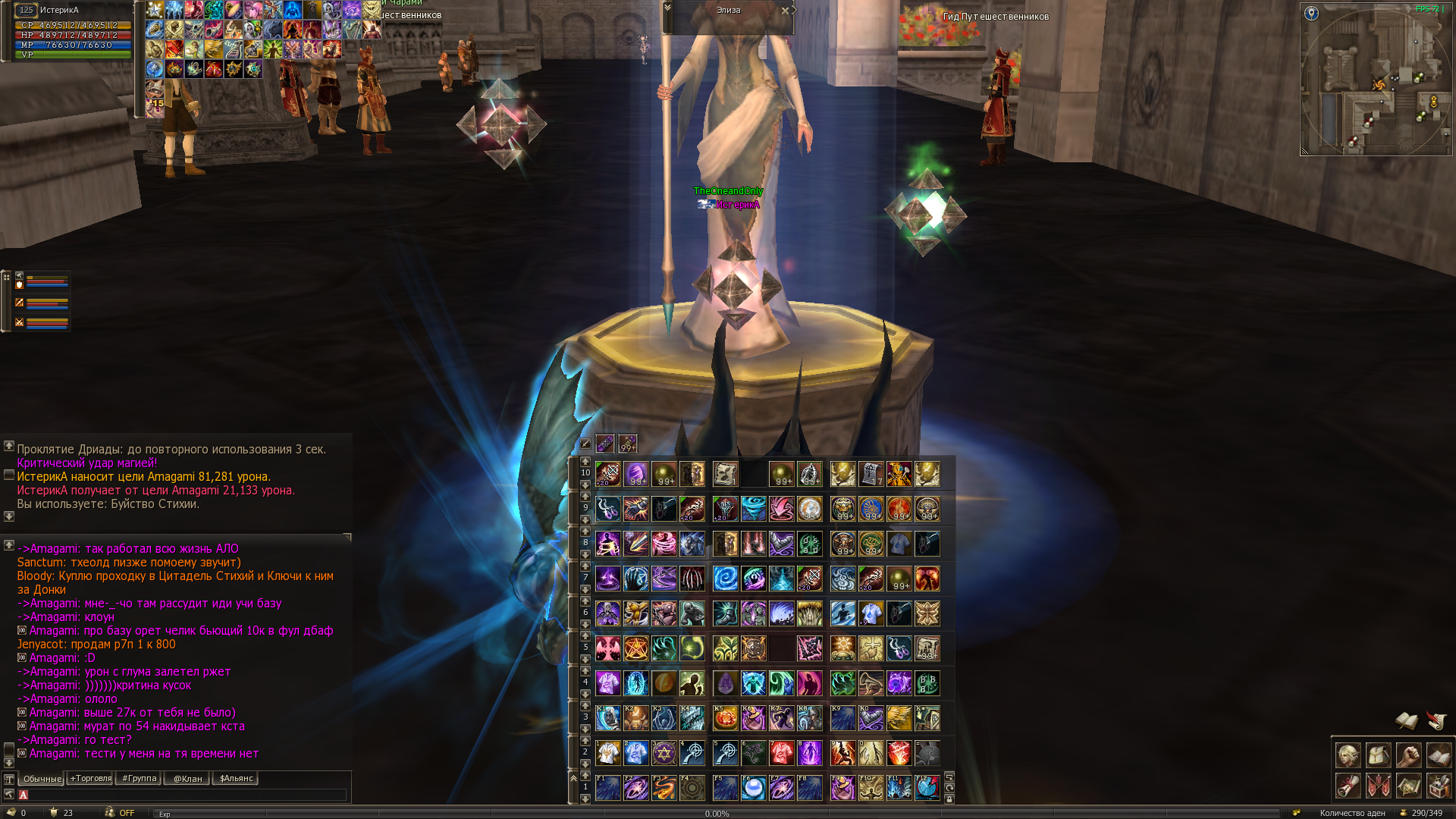Viewport: 1456px width, 819px height.
Task: Switch to the +Торговля chat tab
Action: pyautogui.click(x=90, y=778)
